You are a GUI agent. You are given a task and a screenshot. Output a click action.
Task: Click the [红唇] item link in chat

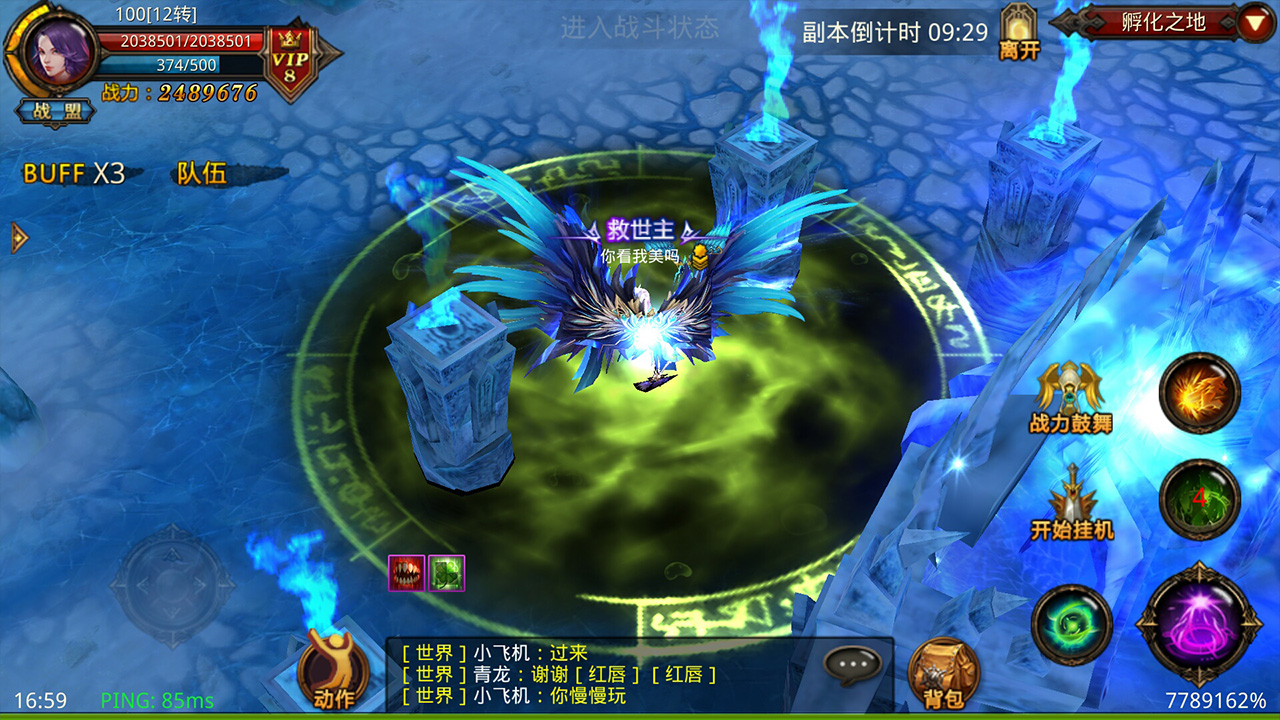609,674
